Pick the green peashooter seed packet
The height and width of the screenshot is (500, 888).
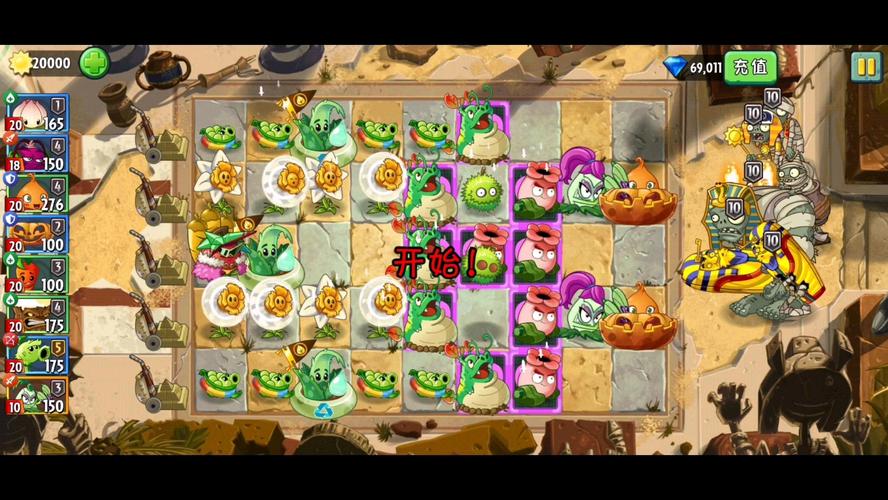point(36,353)
